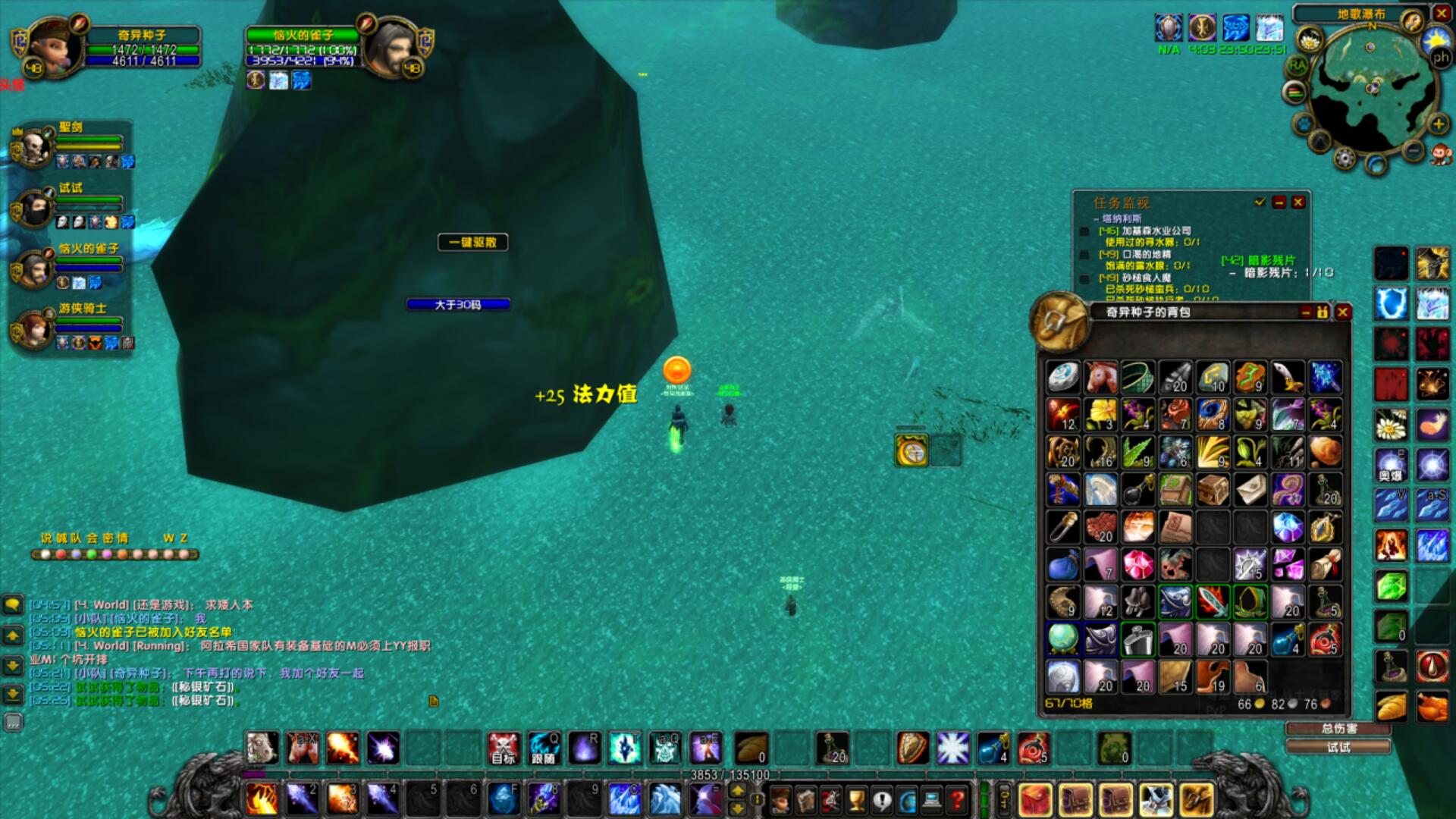Toggle the checkbox for quest 加基森水业公司
The width and height of the screenshot is (1456, 819).
pyautogui.click(x=1084, y=231)
